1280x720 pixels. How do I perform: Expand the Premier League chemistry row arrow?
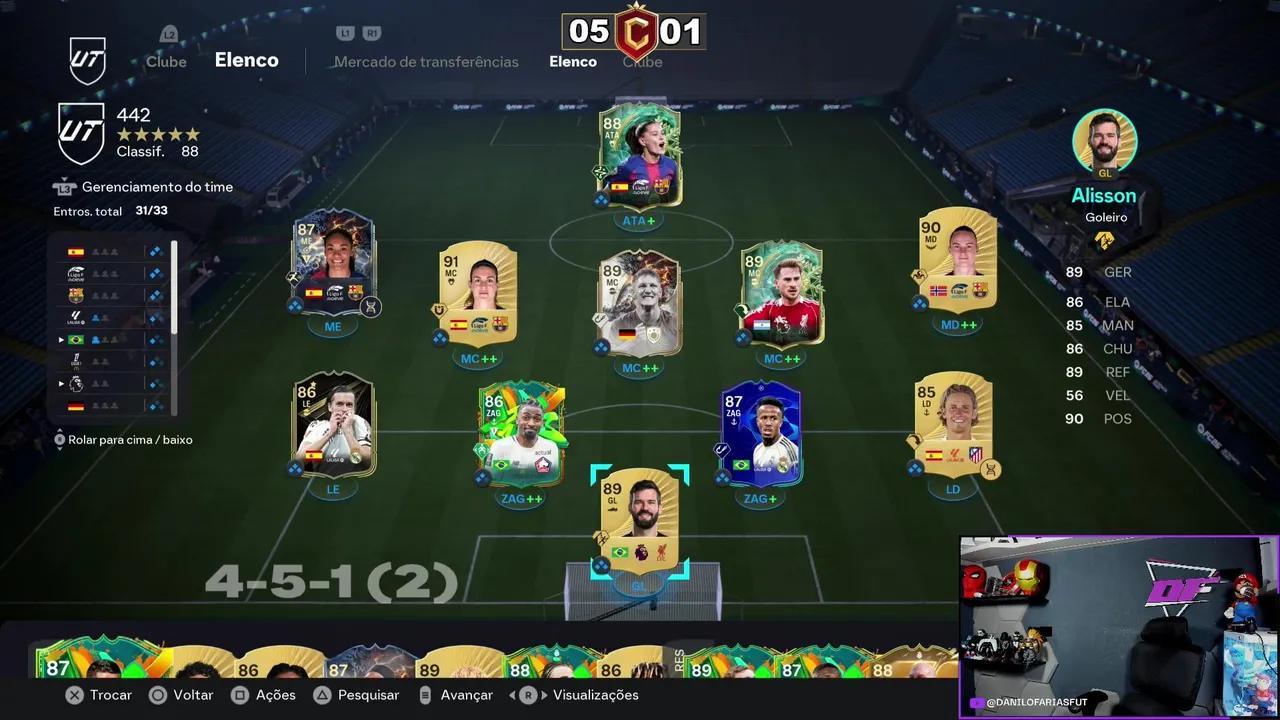coord(61,383)
